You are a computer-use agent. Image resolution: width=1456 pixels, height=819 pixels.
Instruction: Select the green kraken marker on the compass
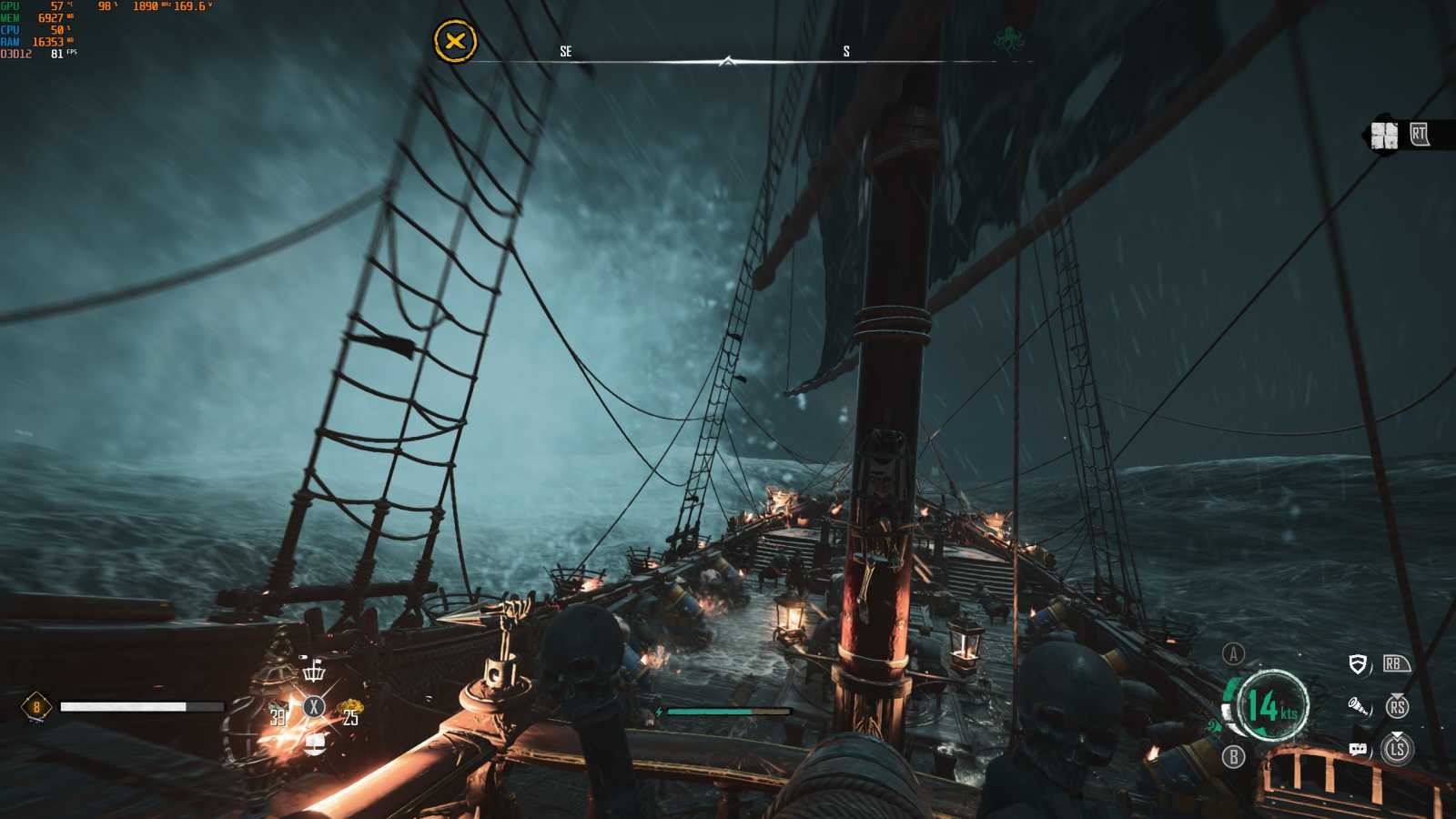[1008, 40]
